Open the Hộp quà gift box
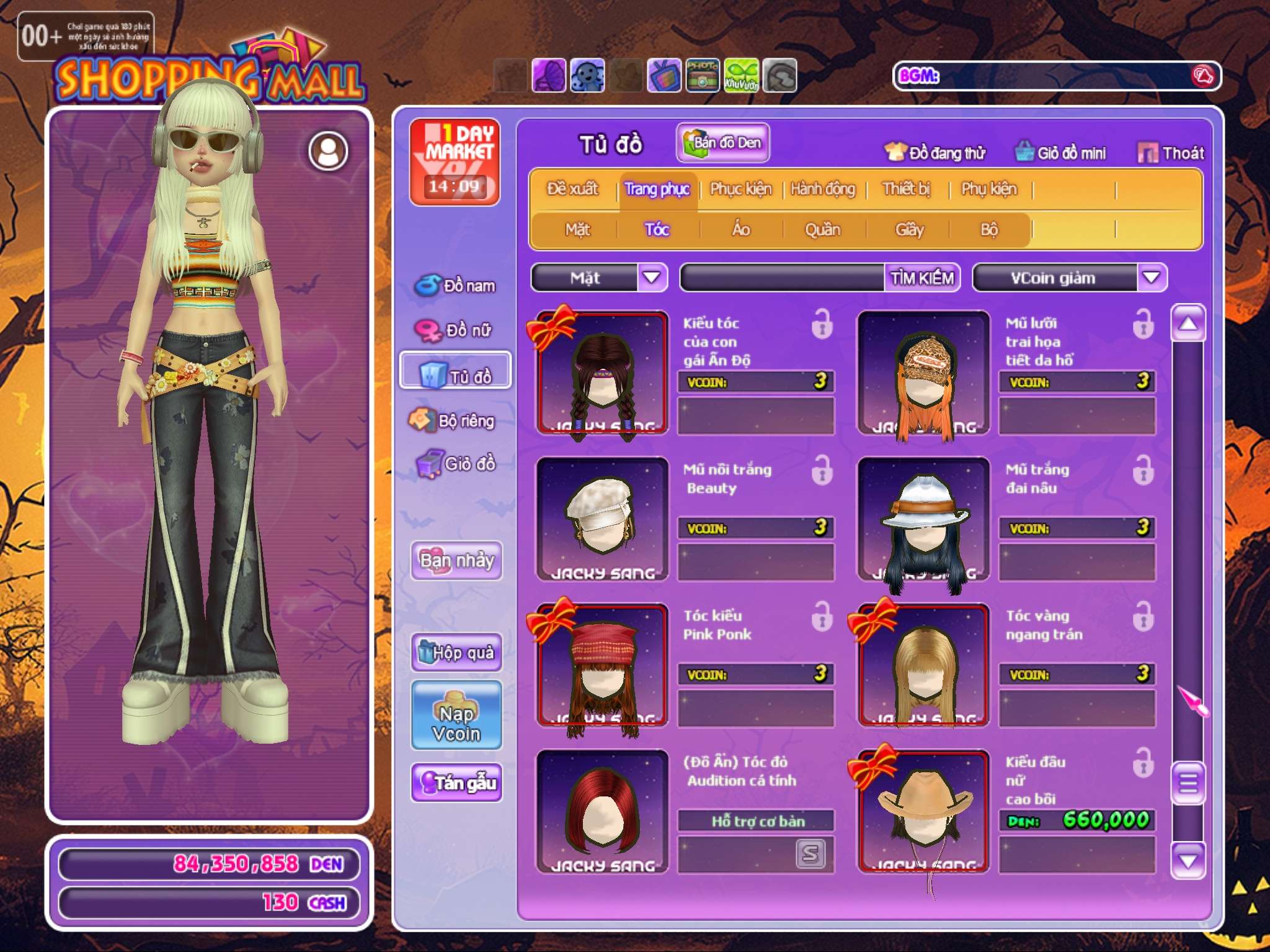The height and width of the screenshot is (952, 1270). point(456,652)
